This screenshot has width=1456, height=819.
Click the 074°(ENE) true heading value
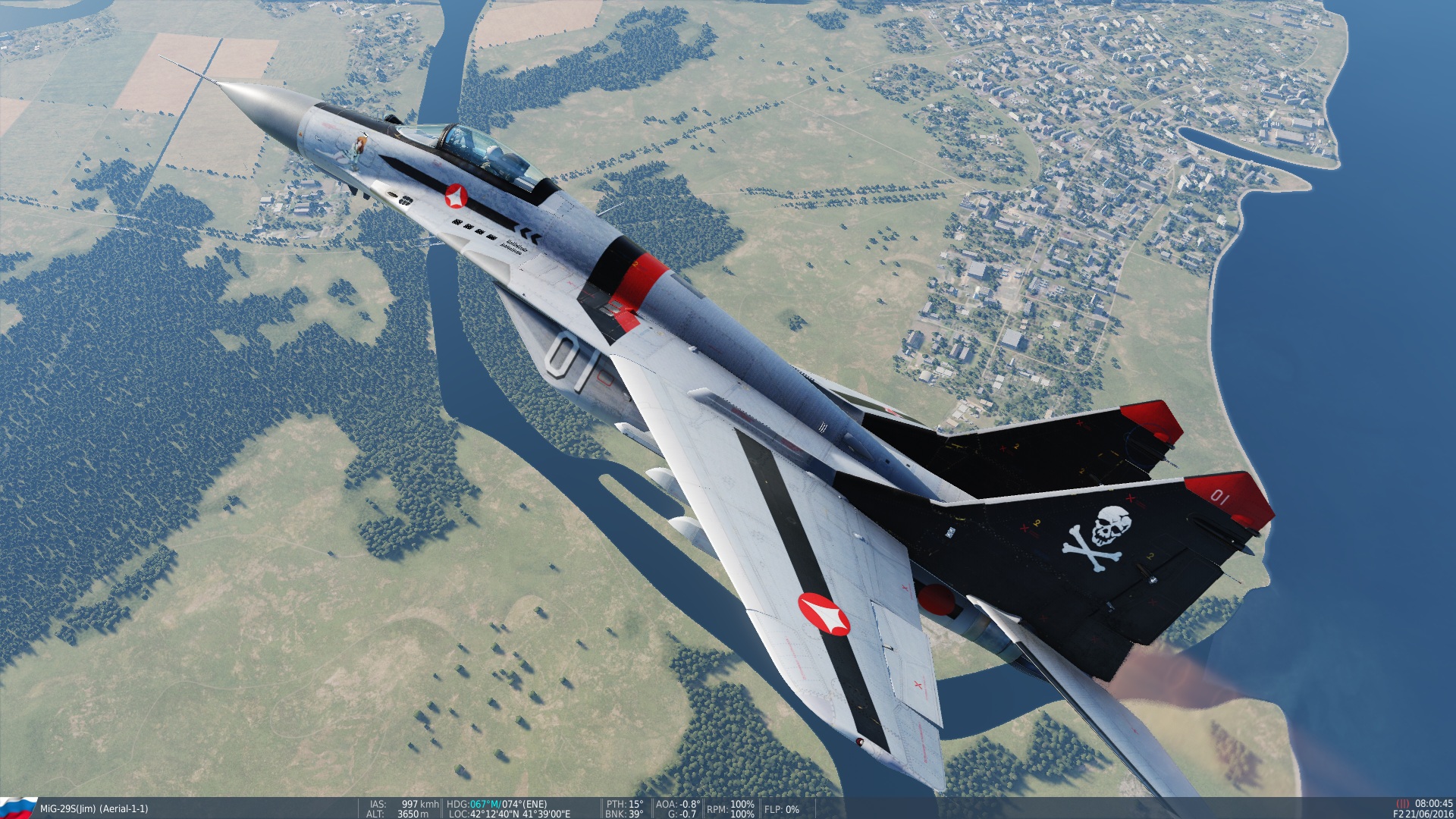point(526,804)
